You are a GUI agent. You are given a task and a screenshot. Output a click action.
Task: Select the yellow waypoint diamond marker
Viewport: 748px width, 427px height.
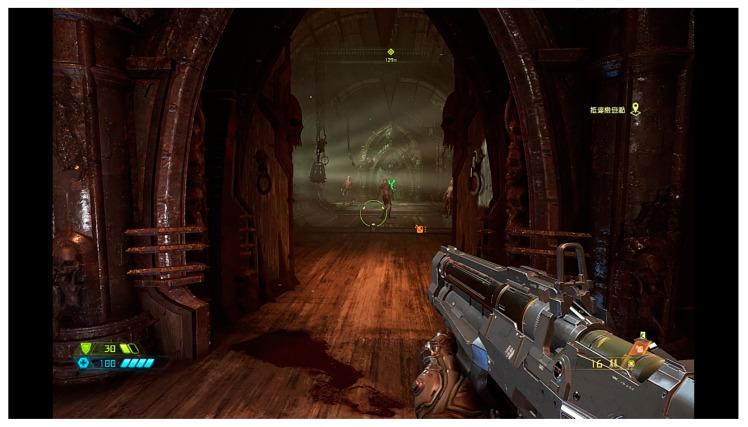(x=391, y=52)
